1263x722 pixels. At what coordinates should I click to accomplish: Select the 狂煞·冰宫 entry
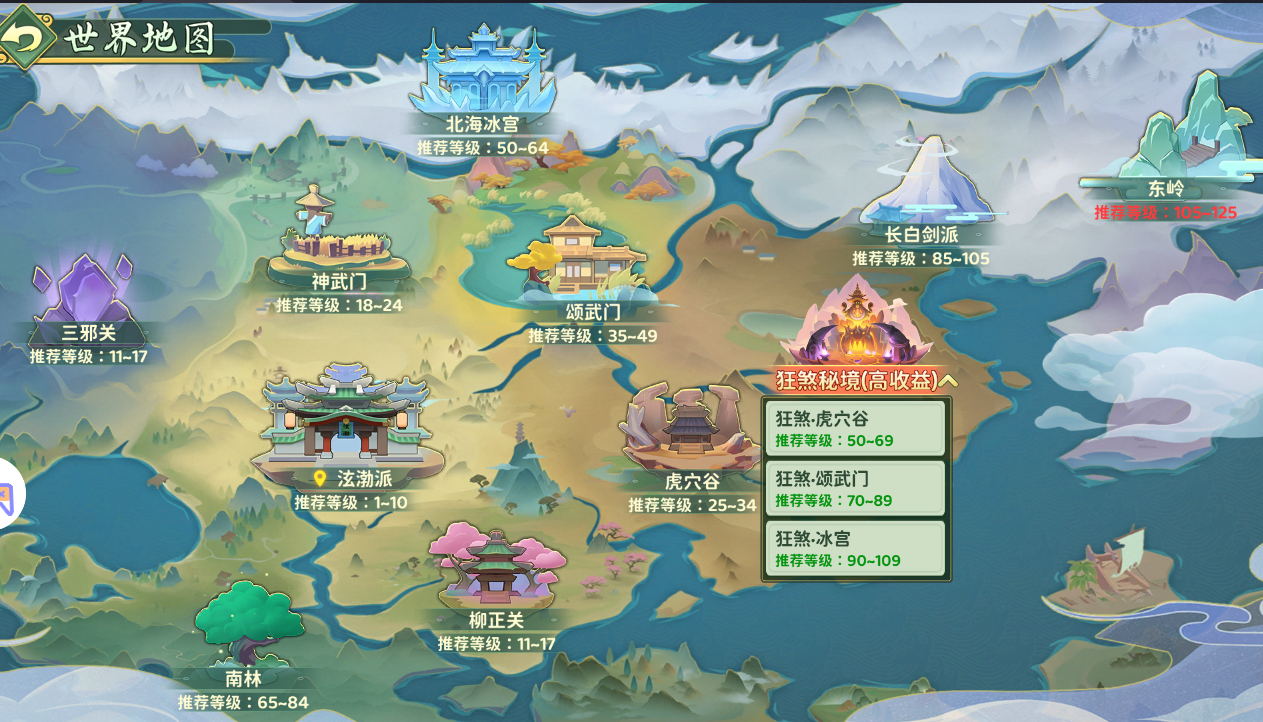[x=855, y=549]
